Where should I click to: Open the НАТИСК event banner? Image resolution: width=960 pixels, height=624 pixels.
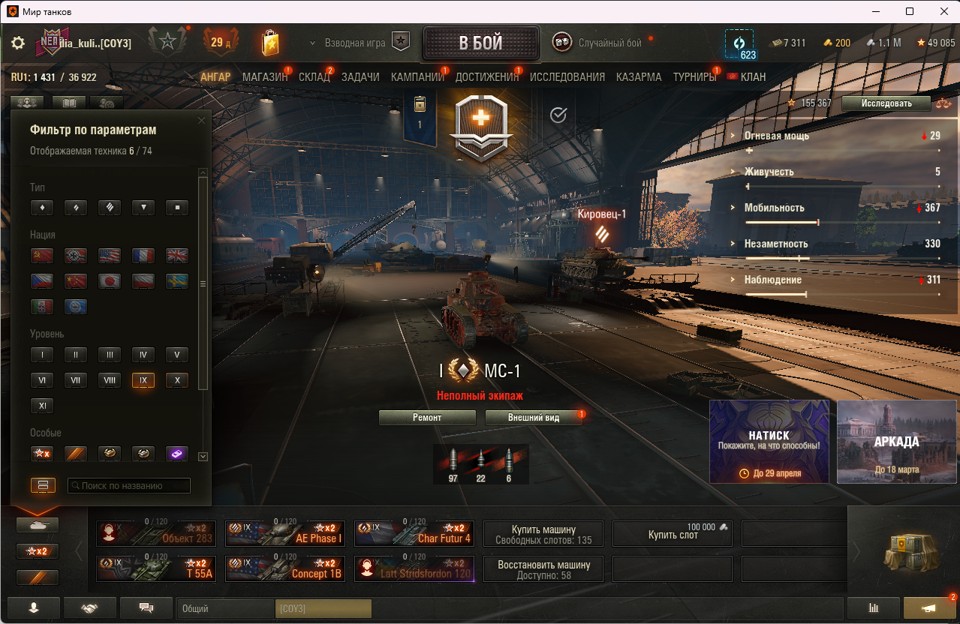click(769, 441)
